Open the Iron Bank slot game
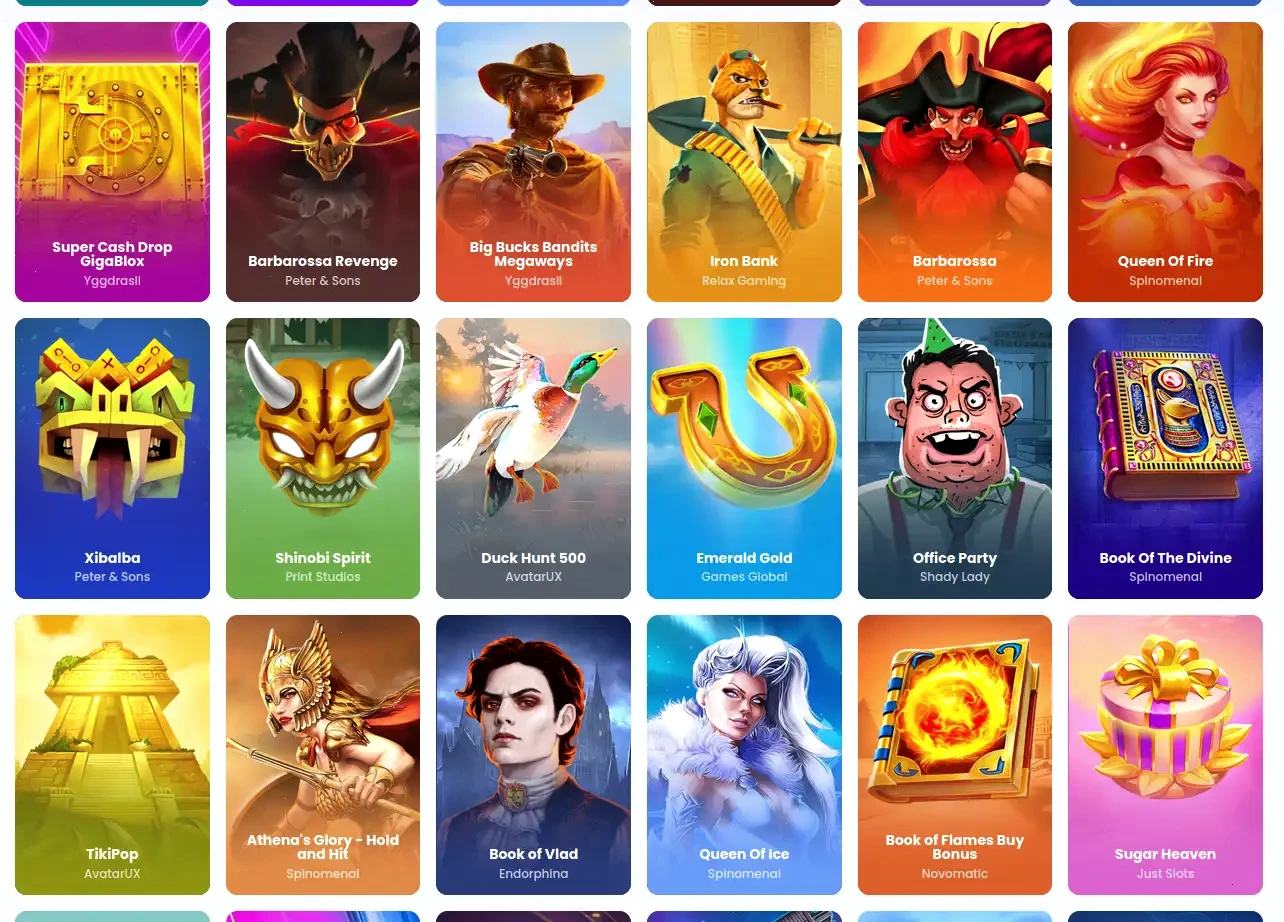1284x922 pixels. [x=744, y=161]
